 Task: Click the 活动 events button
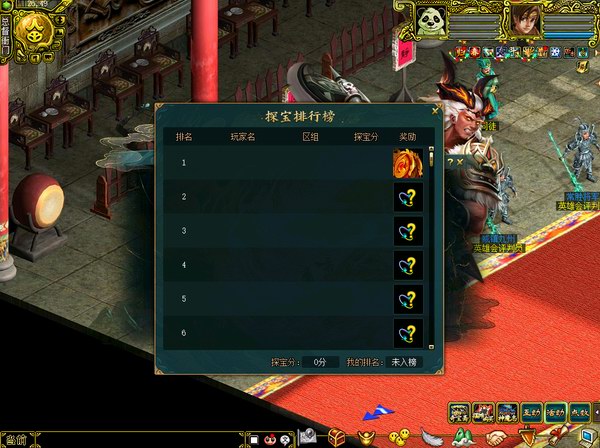pyautogui.click(x=556, y=412)
